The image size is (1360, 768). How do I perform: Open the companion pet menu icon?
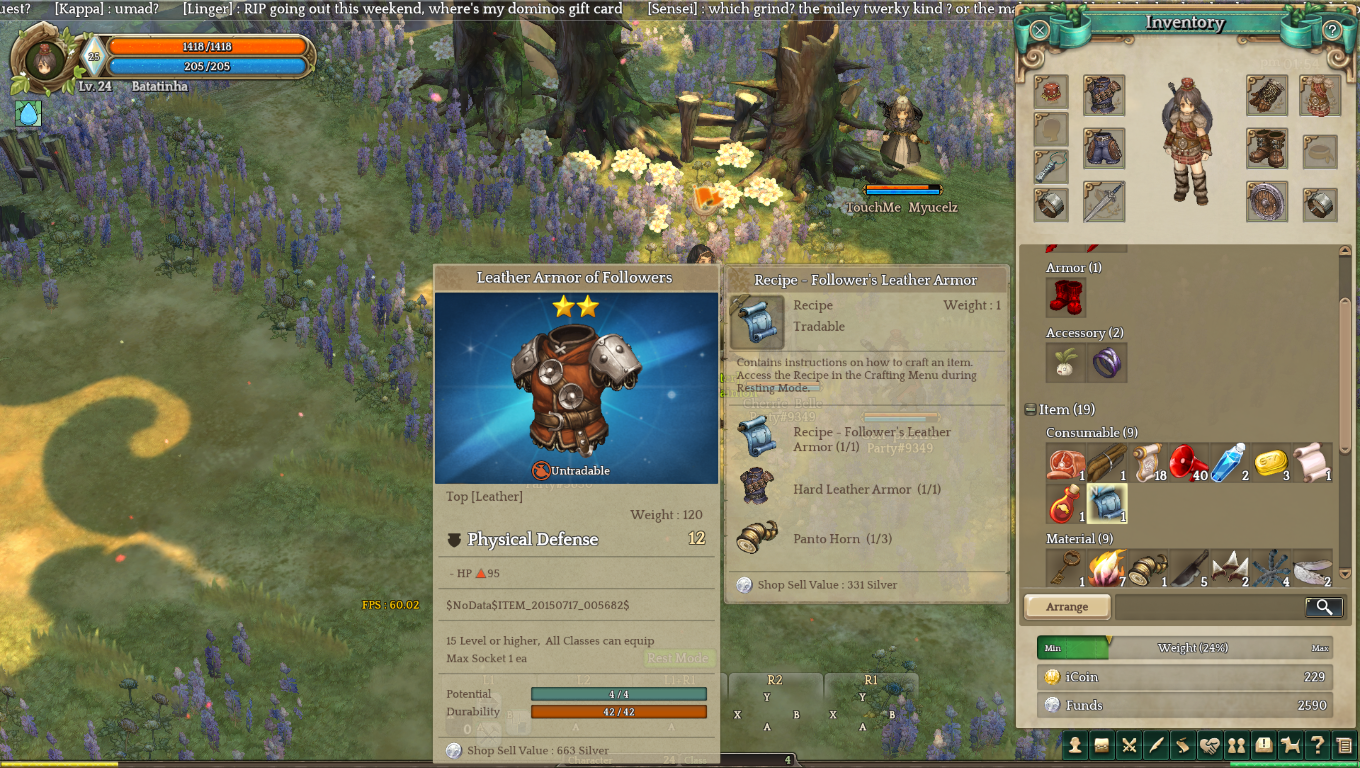point(1291,744)
